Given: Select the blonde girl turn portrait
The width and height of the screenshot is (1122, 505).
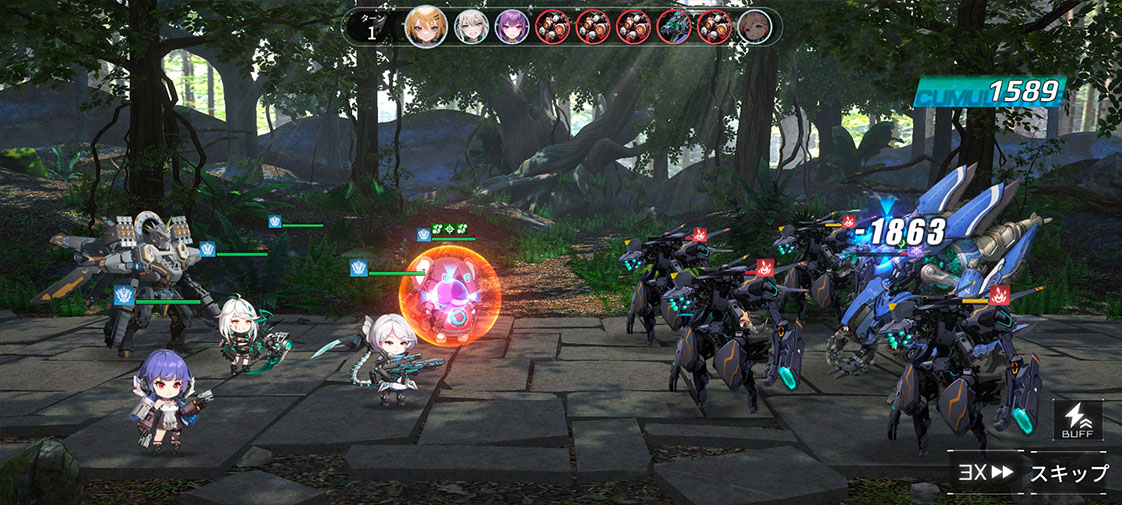Looking at the screenshot, I should [x=425, y=26].
